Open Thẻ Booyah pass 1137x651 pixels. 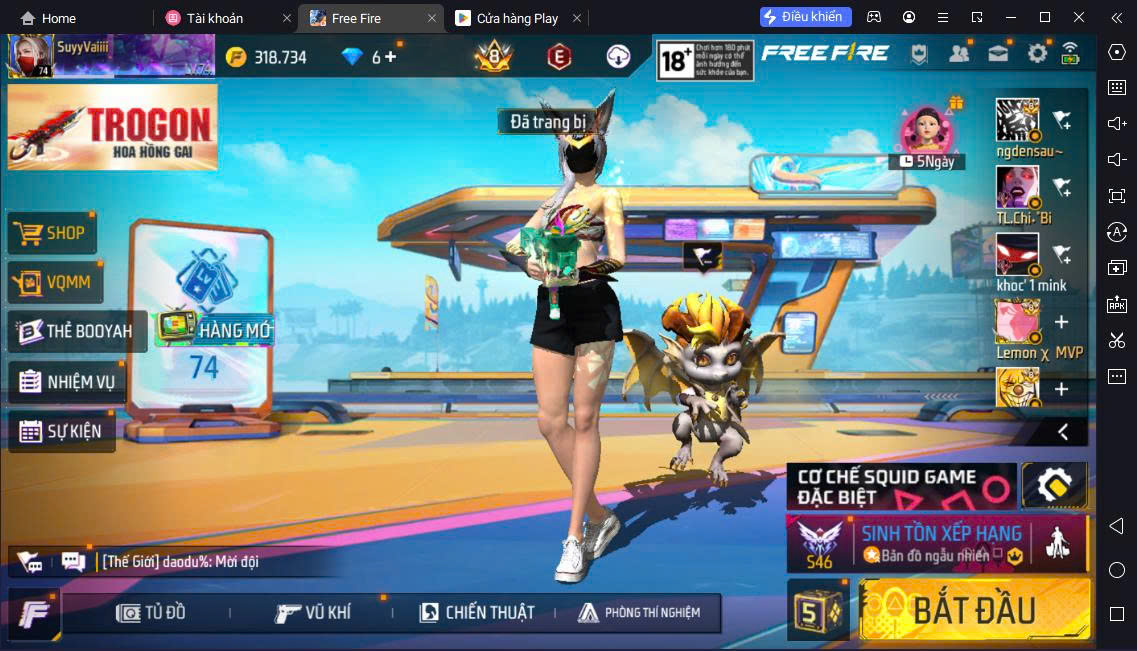coord(76,331)
